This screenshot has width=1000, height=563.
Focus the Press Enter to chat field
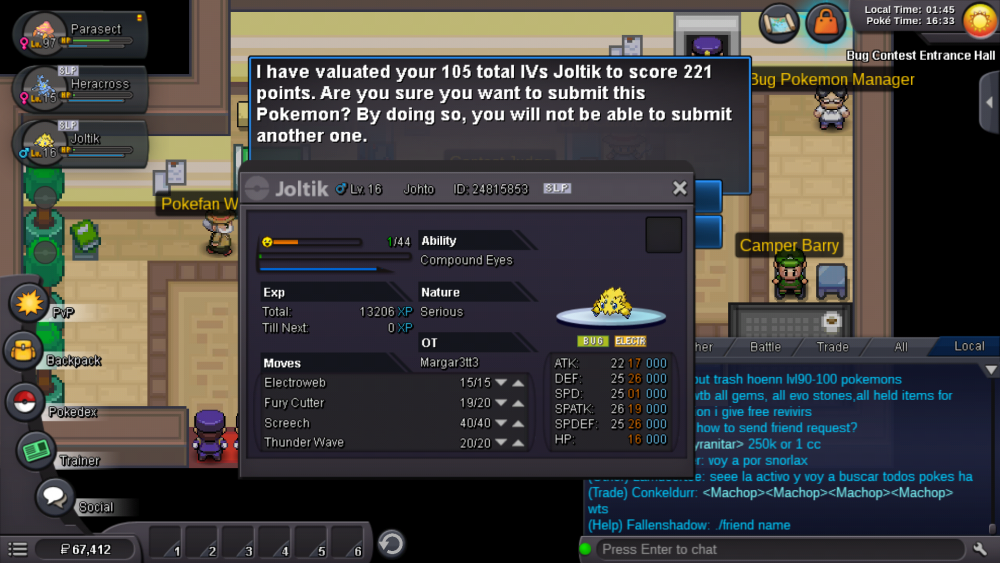780,549
